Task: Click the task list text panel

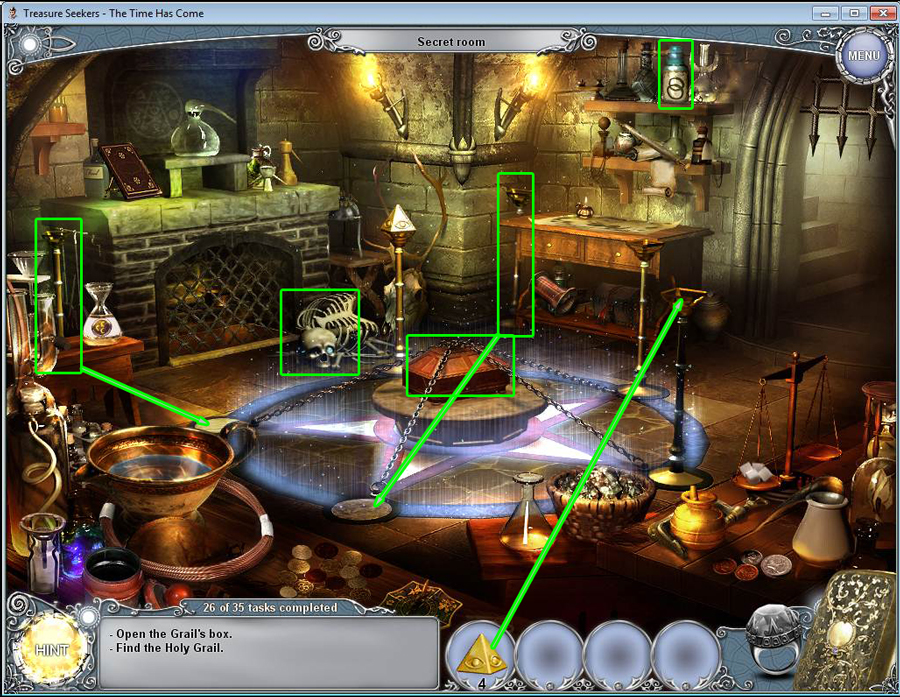Action: (x=269, y=652)
